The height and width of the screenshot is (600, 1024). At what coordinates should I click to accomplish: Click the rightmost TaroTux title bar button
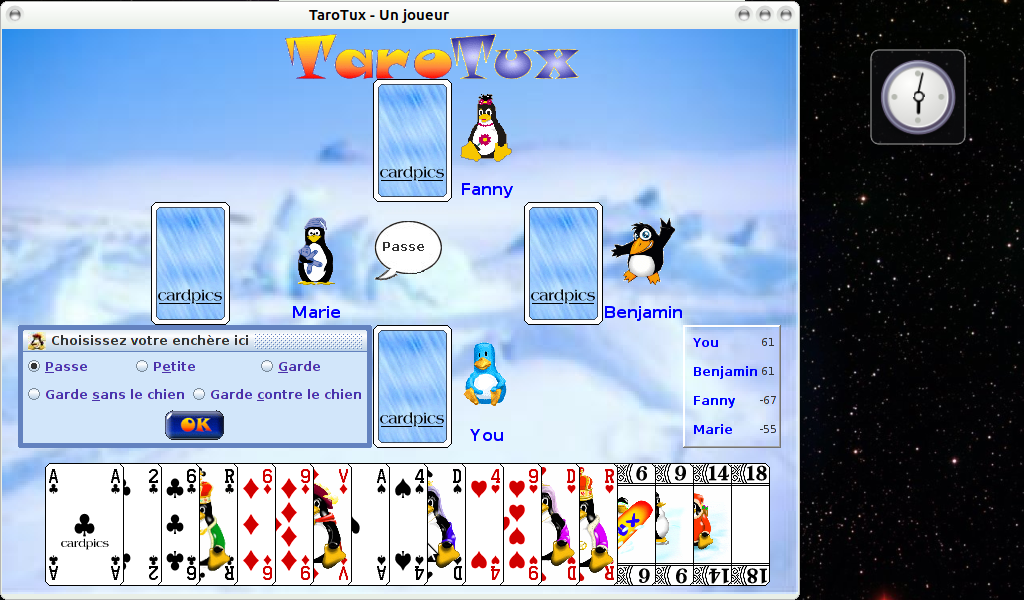(786, 15)
